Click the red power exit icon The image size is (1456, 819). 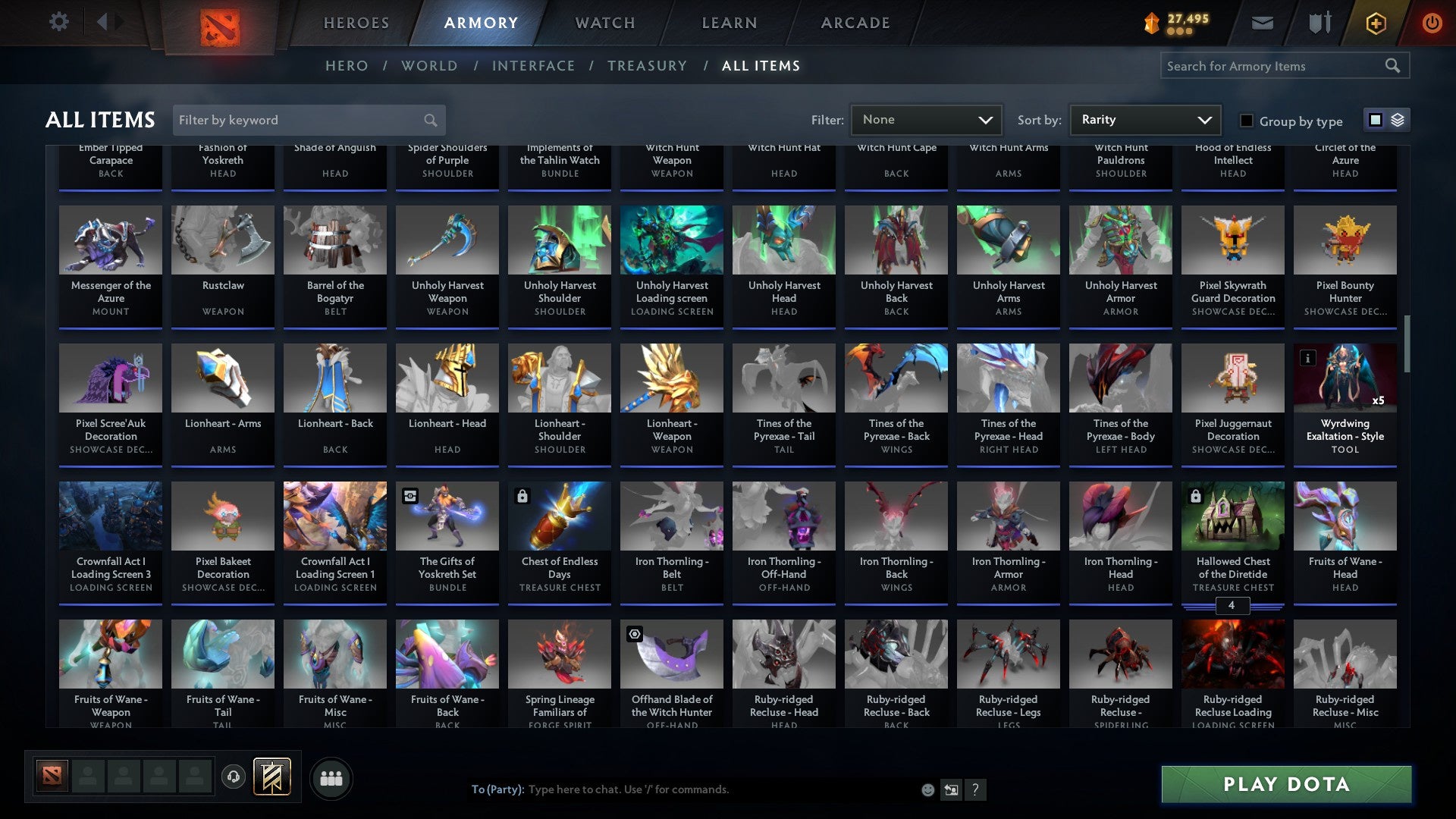coord(1432,22)
